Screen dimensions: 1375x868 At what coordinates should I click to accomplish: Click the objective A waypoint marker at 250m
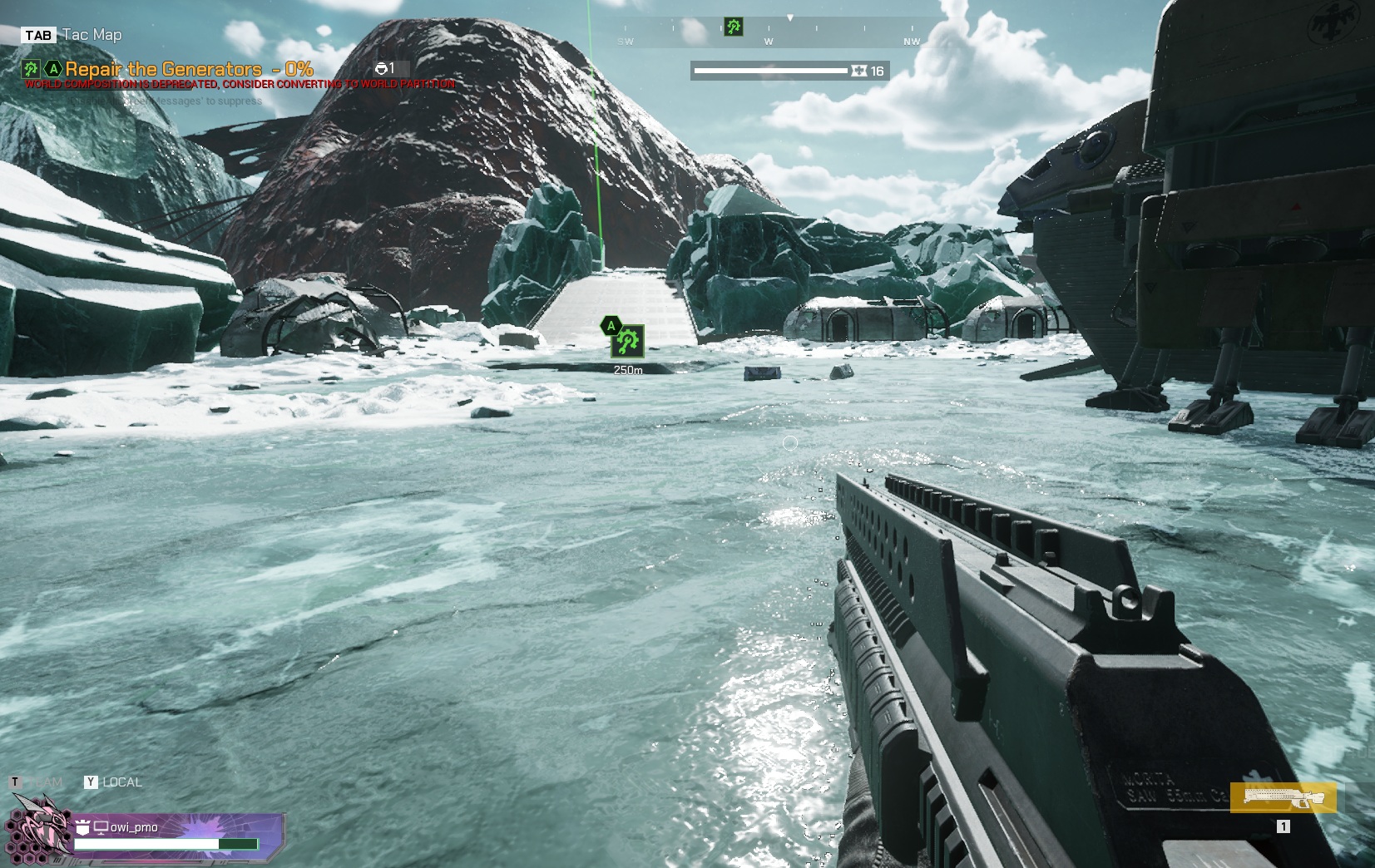pos(627,341)
